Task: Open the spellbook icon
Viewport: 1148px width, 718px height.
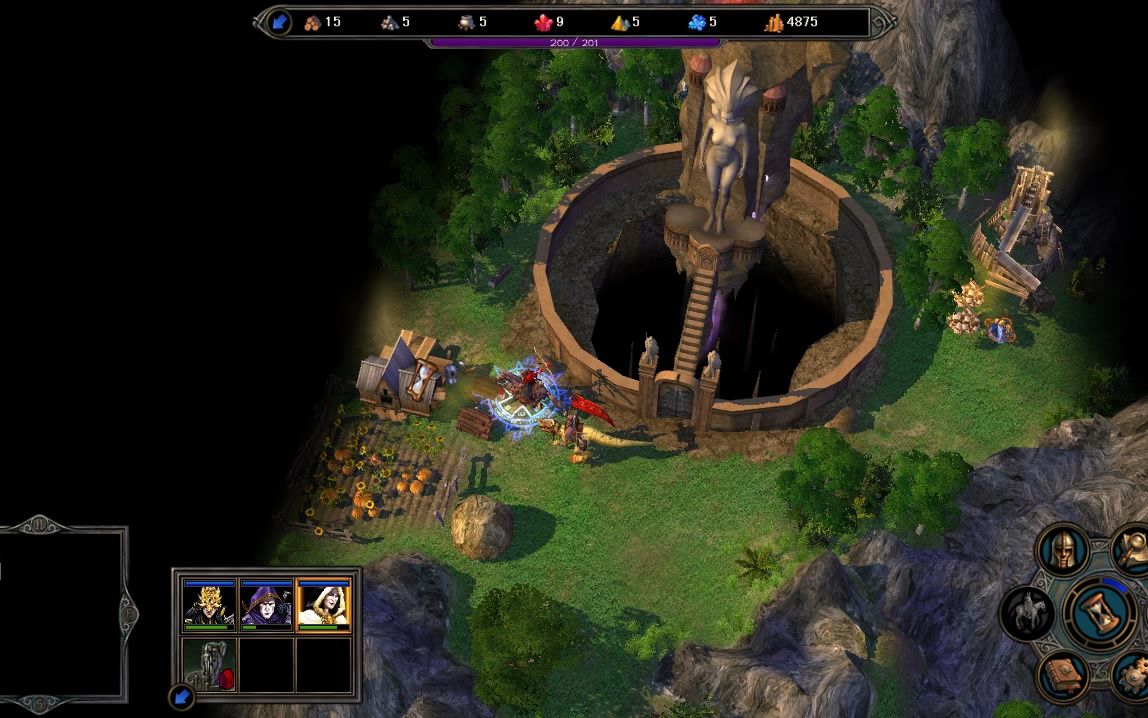Action: click(x=1062, y=673)
